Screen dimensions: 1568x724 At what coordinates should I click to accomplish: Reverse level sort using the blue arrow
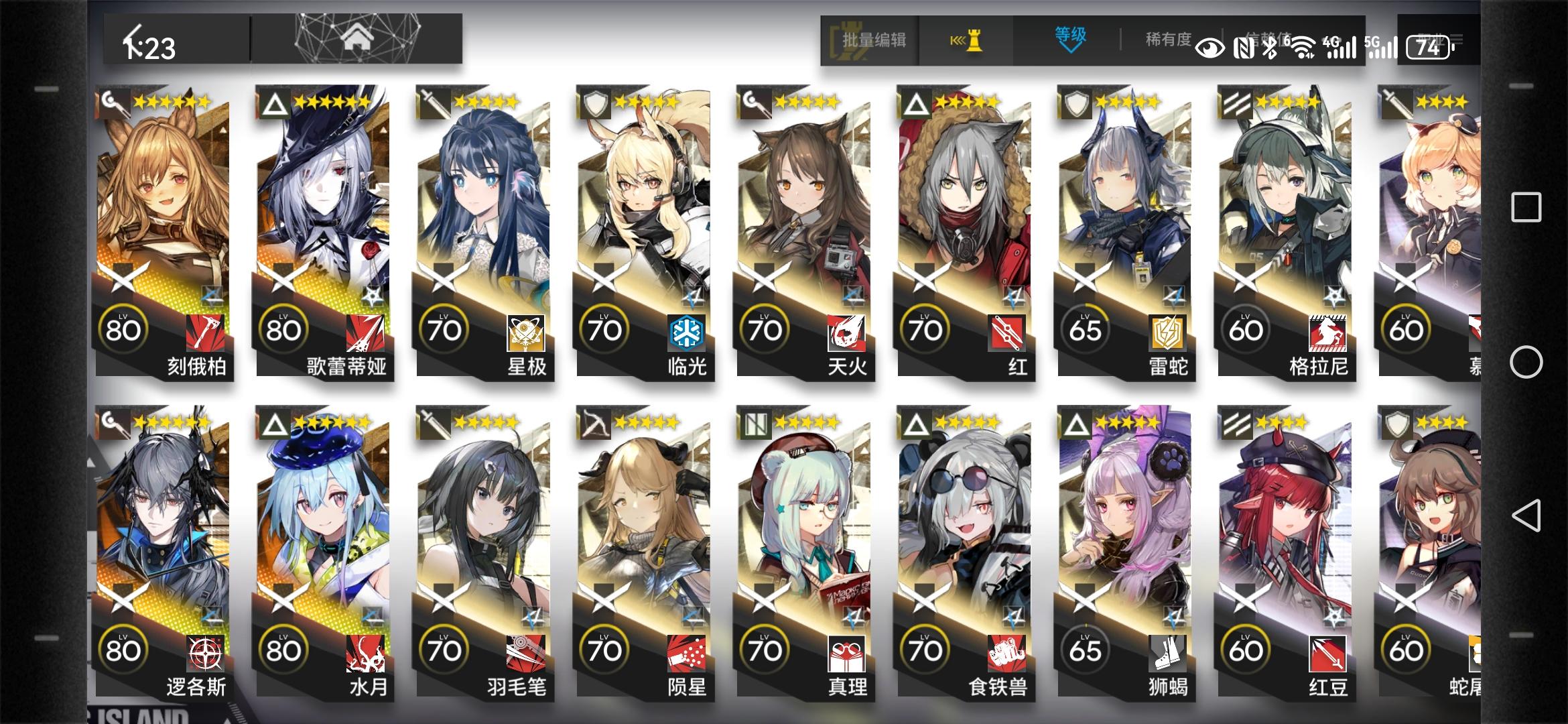(x=1069, y=48)
